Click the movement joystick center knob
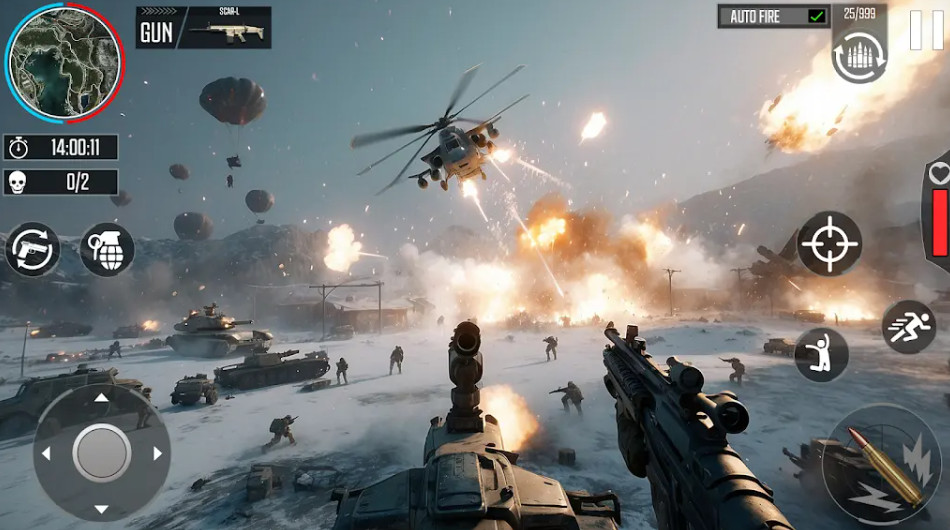 [x=101, y=453]
